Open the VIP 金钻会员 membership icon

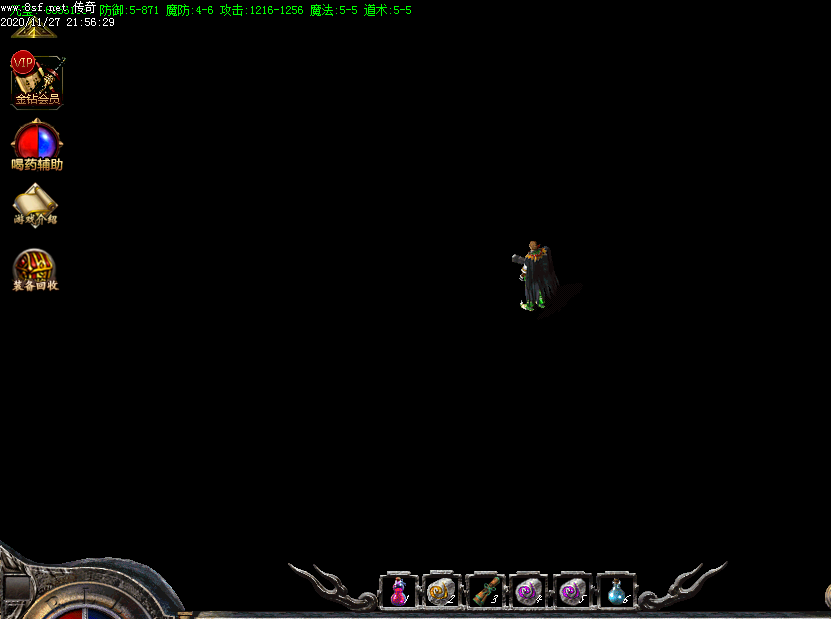click(37, 79)
